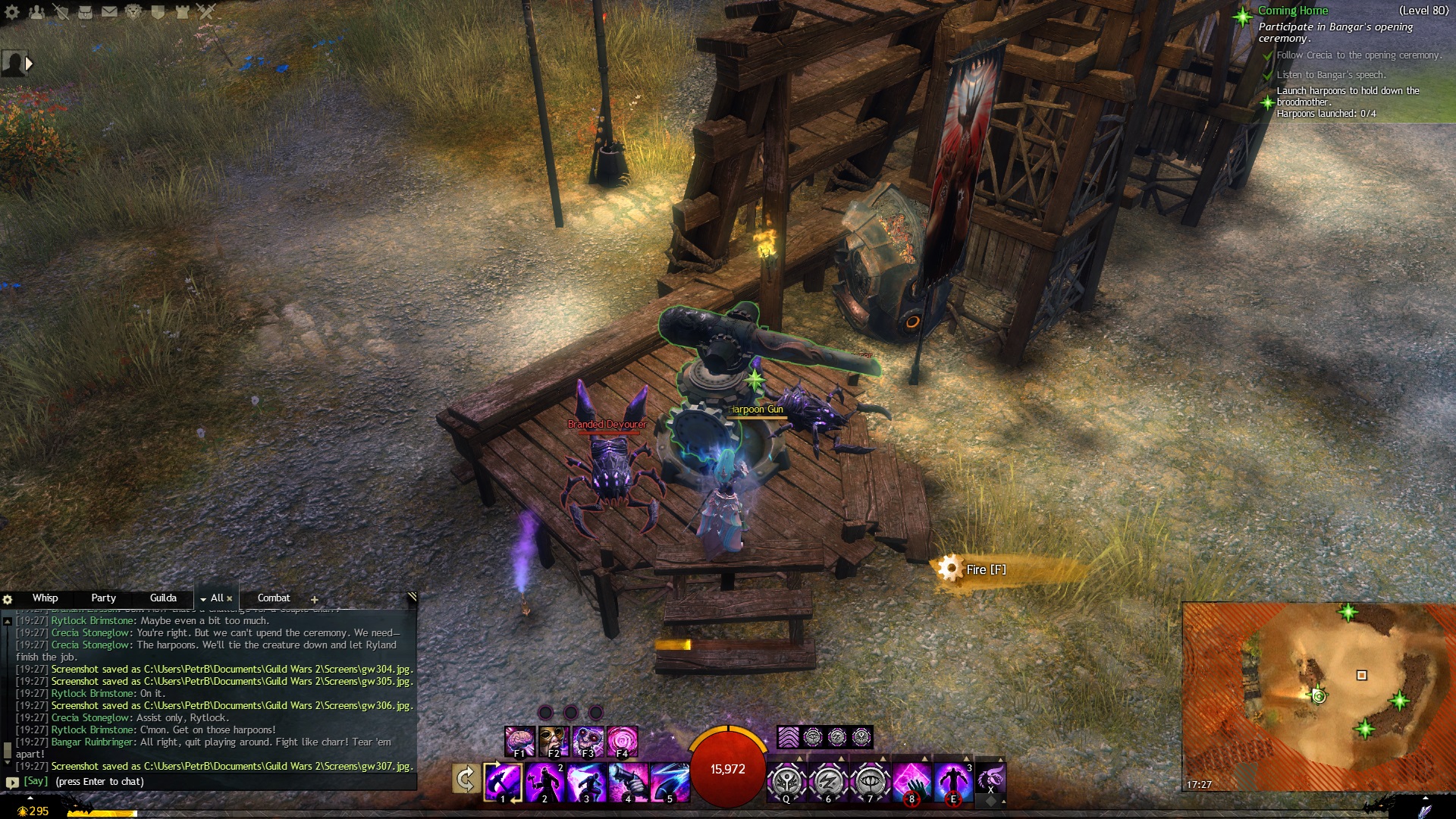Trigger the masked face shatter skill F2
The image size is (1456, 819).
(554, 740)
